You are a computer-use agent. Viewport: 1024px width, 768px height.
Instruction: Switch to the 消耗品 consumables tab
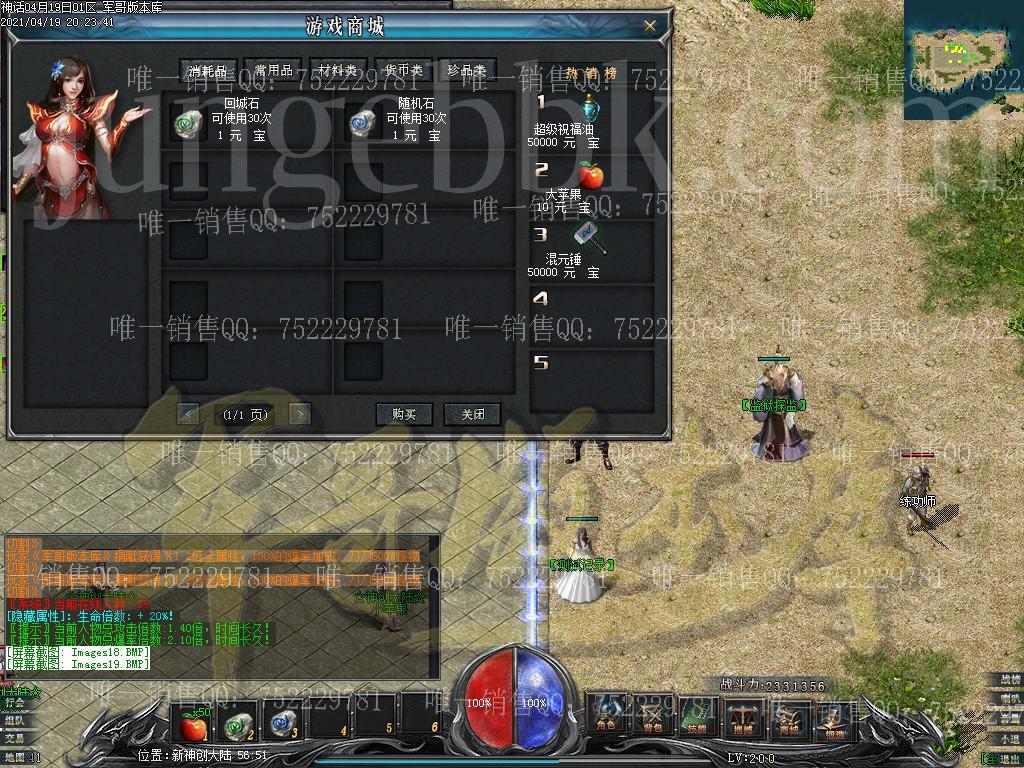pyautogui.click(x=209, y=70)
